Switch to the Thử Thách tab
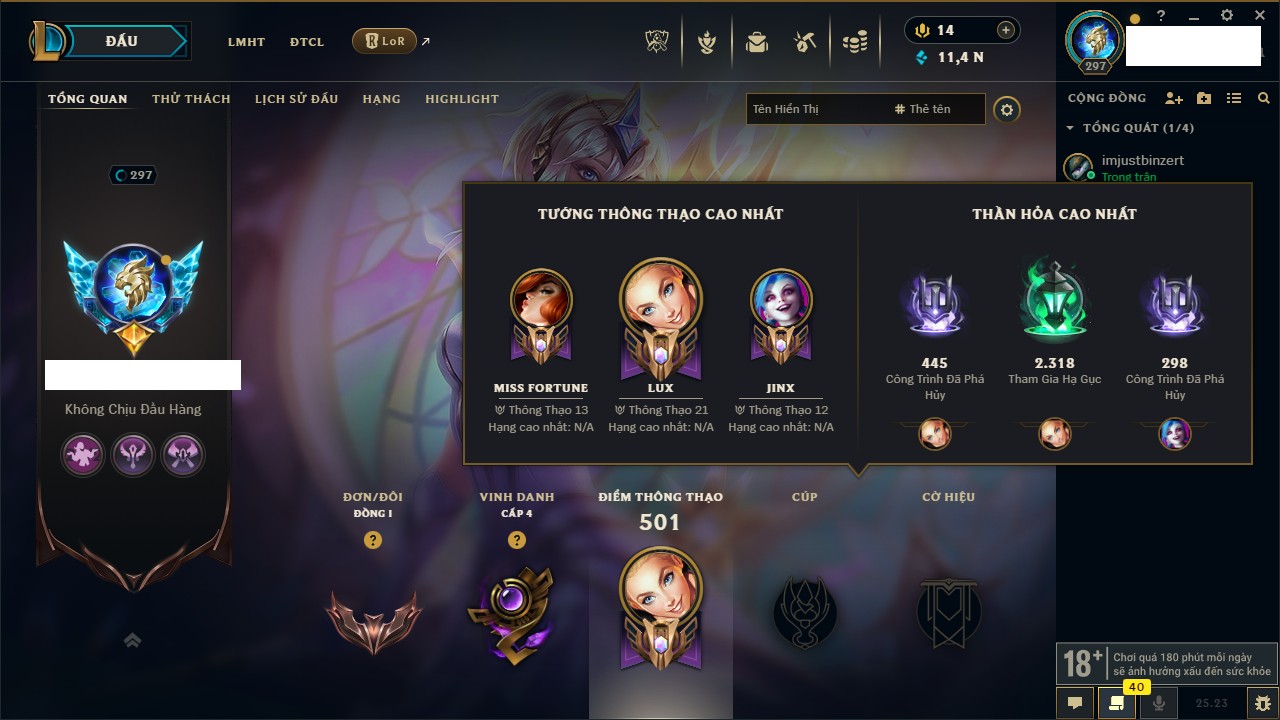Viewport: 1280px width, 720px height. coord(191,99)
